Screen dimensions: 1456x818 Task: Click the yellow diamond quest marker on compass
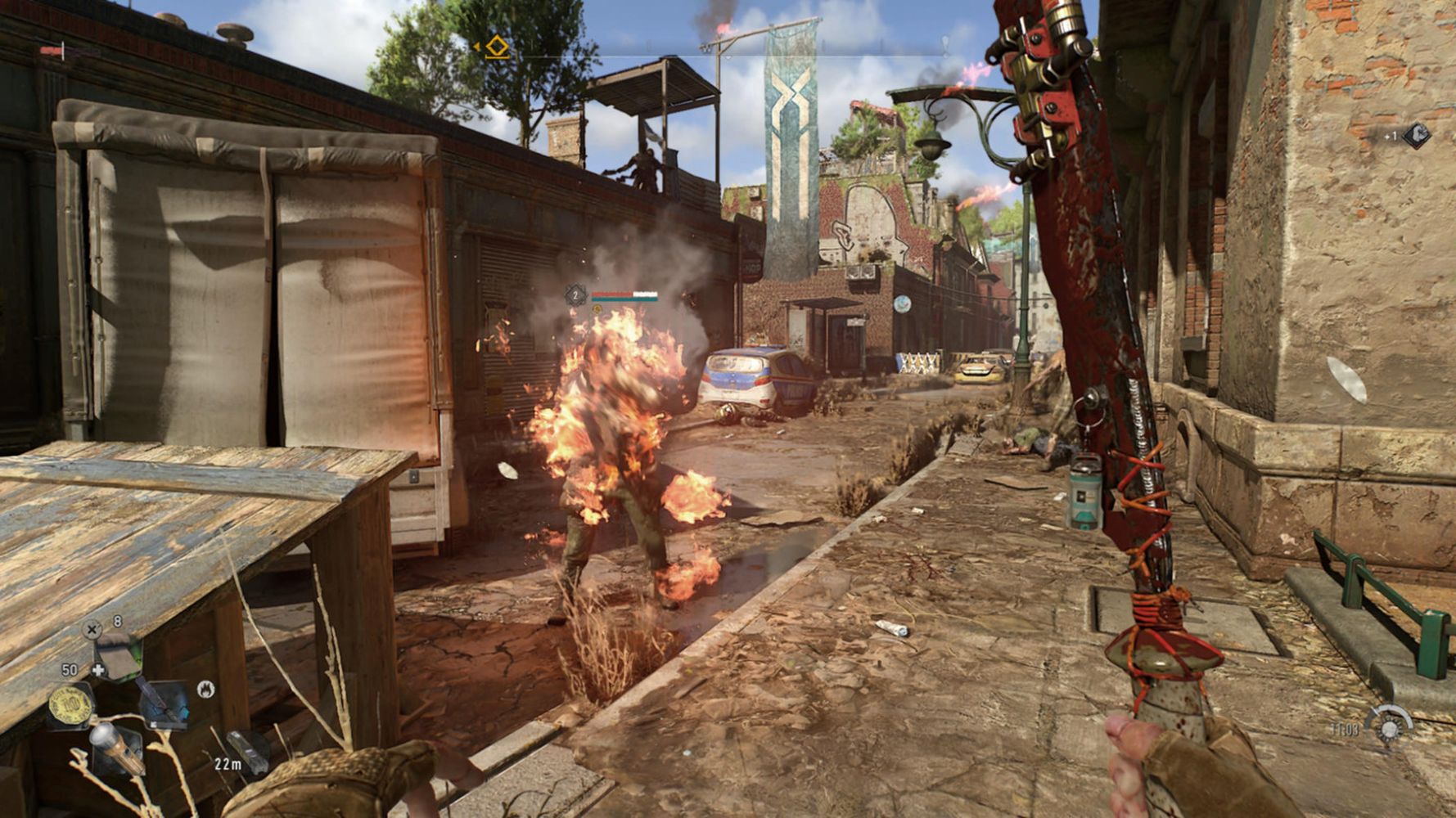coord(497,47)
